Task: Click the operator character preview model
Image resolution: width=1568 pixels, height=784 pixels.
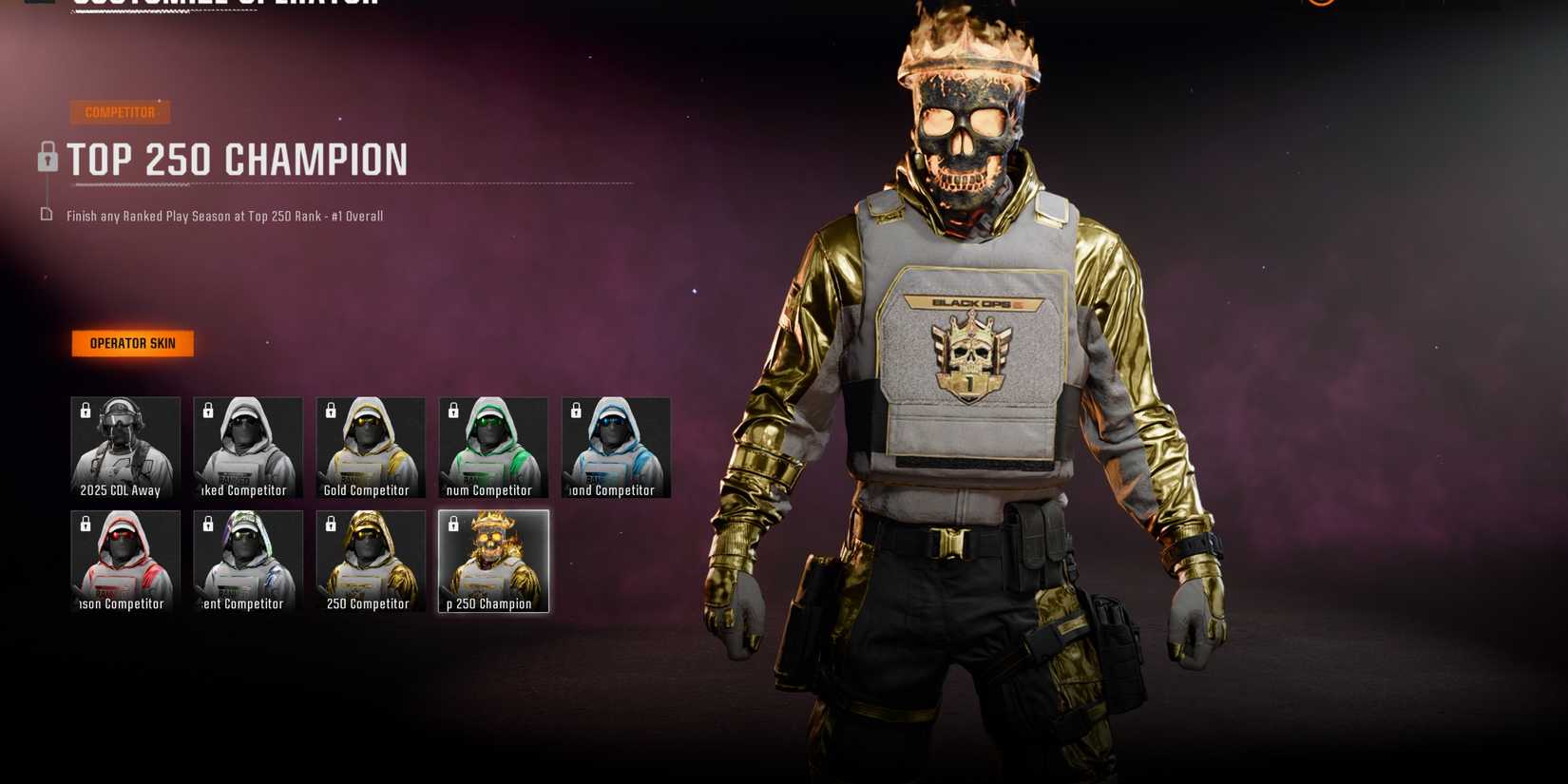Action: [x=969, y=380]
